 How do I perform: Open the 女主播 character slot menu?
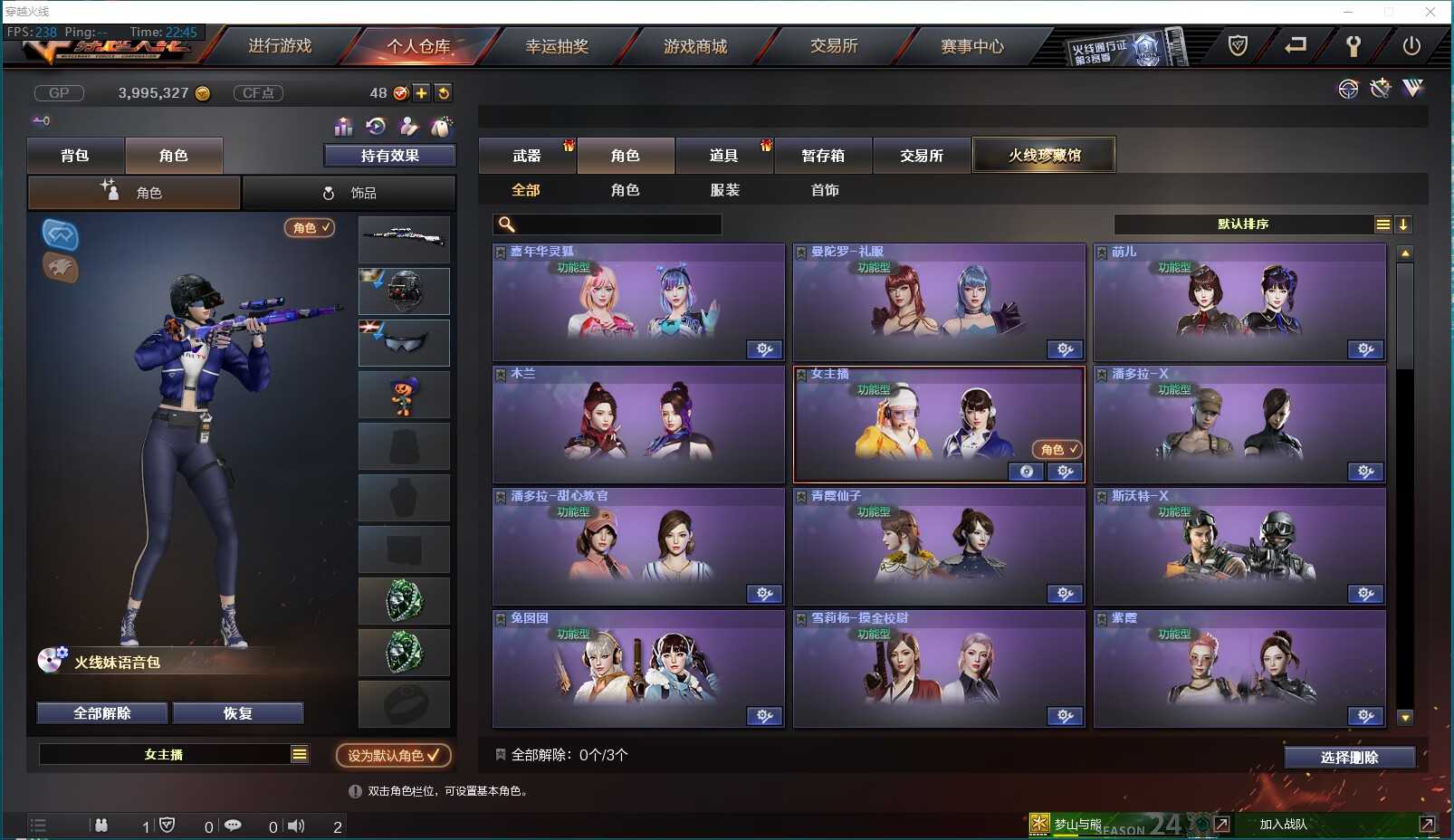pyautogui.click(x=299, y=753)
